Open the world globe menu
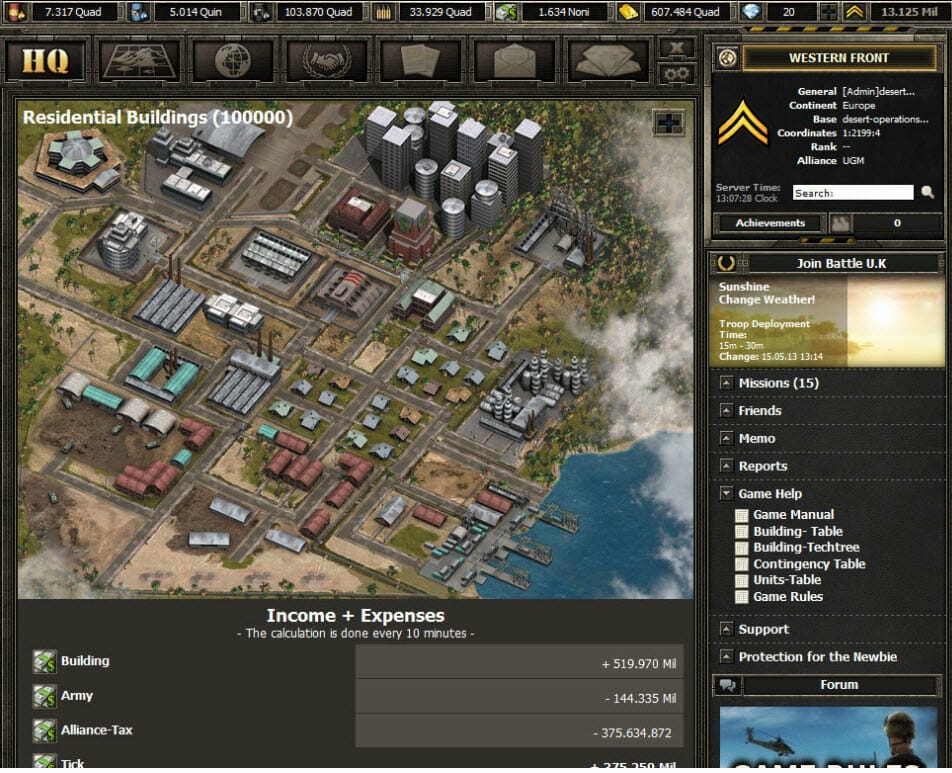 (232, 60)
